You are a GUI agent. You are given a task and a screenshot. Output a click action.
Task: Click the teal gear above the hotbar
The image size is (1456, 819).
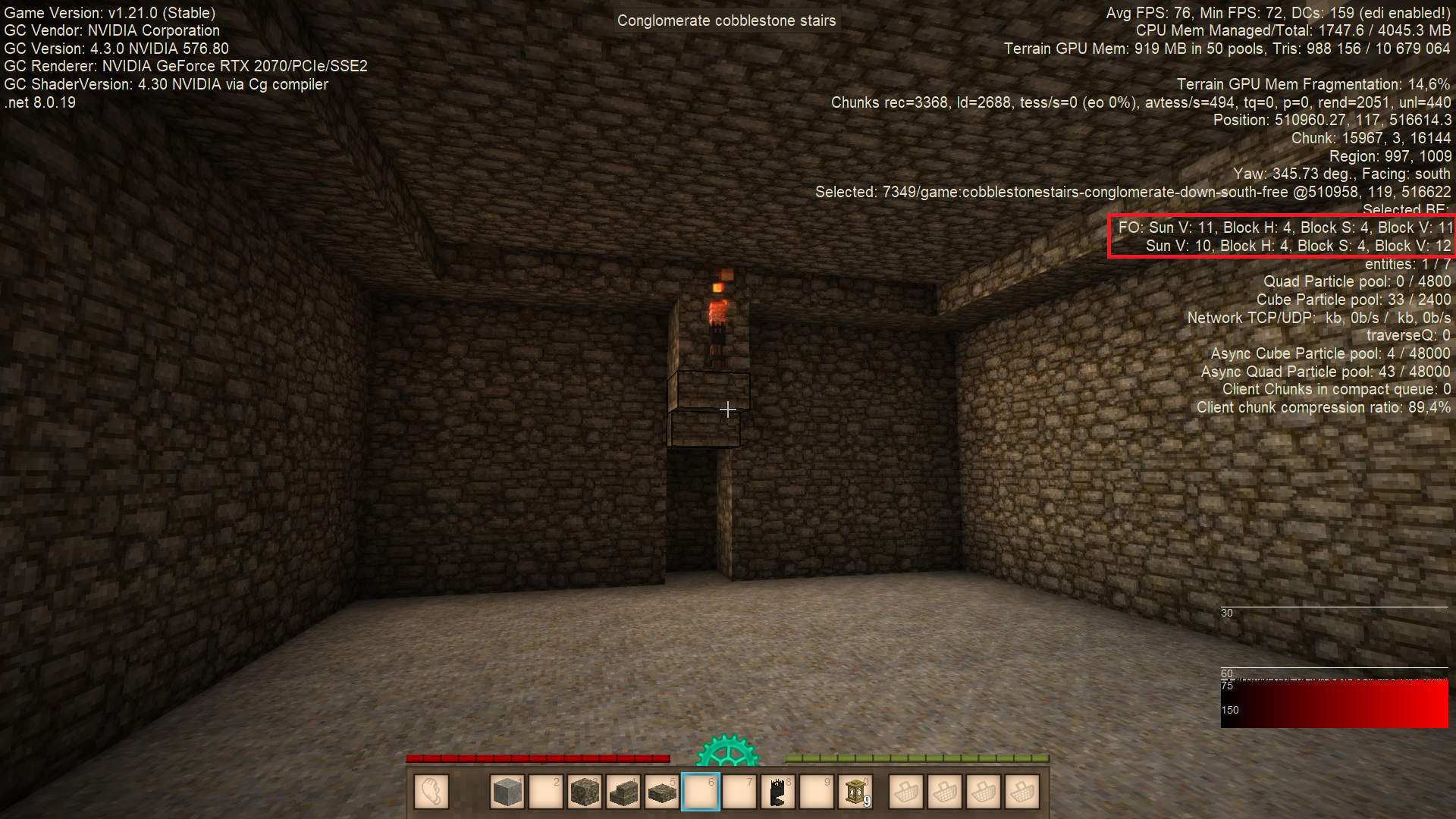pos(727,751)
